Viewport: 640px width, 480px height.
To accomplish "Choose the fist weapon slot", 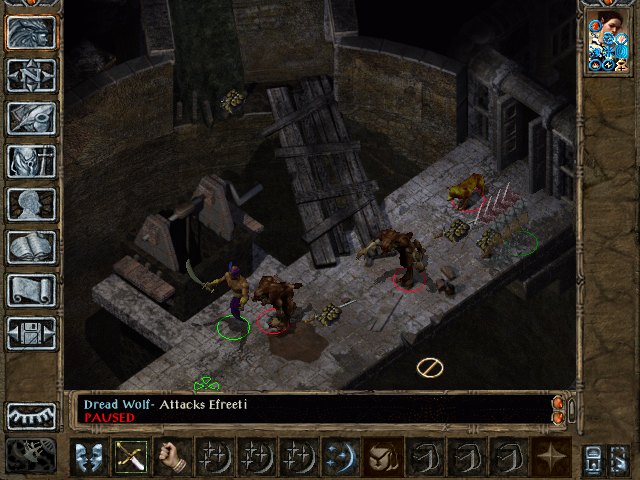I will coord(173,456).
